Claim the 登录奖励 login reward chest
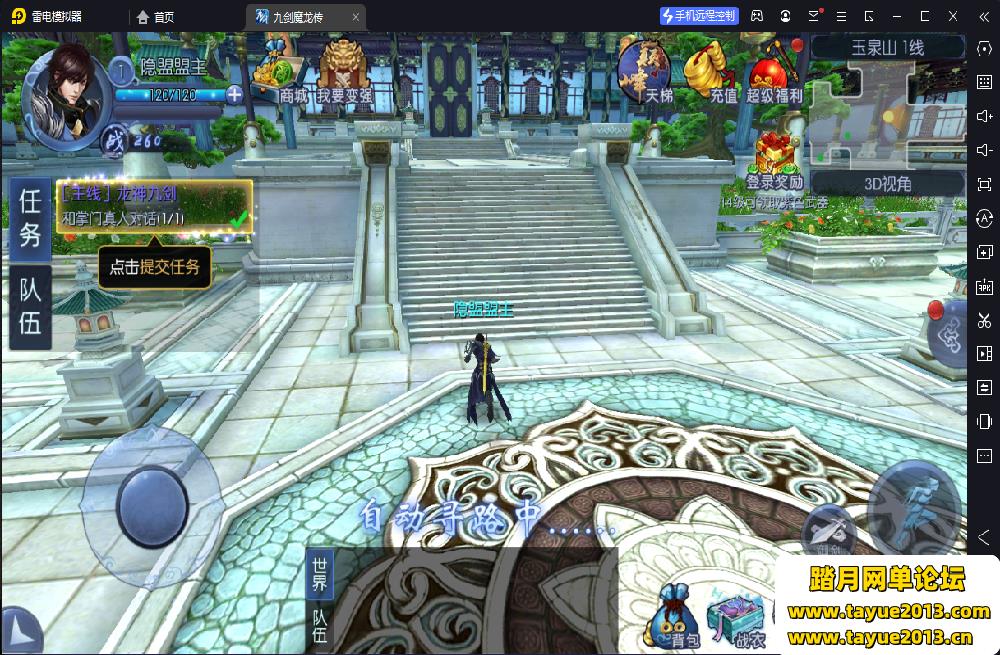This screenshot has width=1000, height=655. click(x=774, y=161)
